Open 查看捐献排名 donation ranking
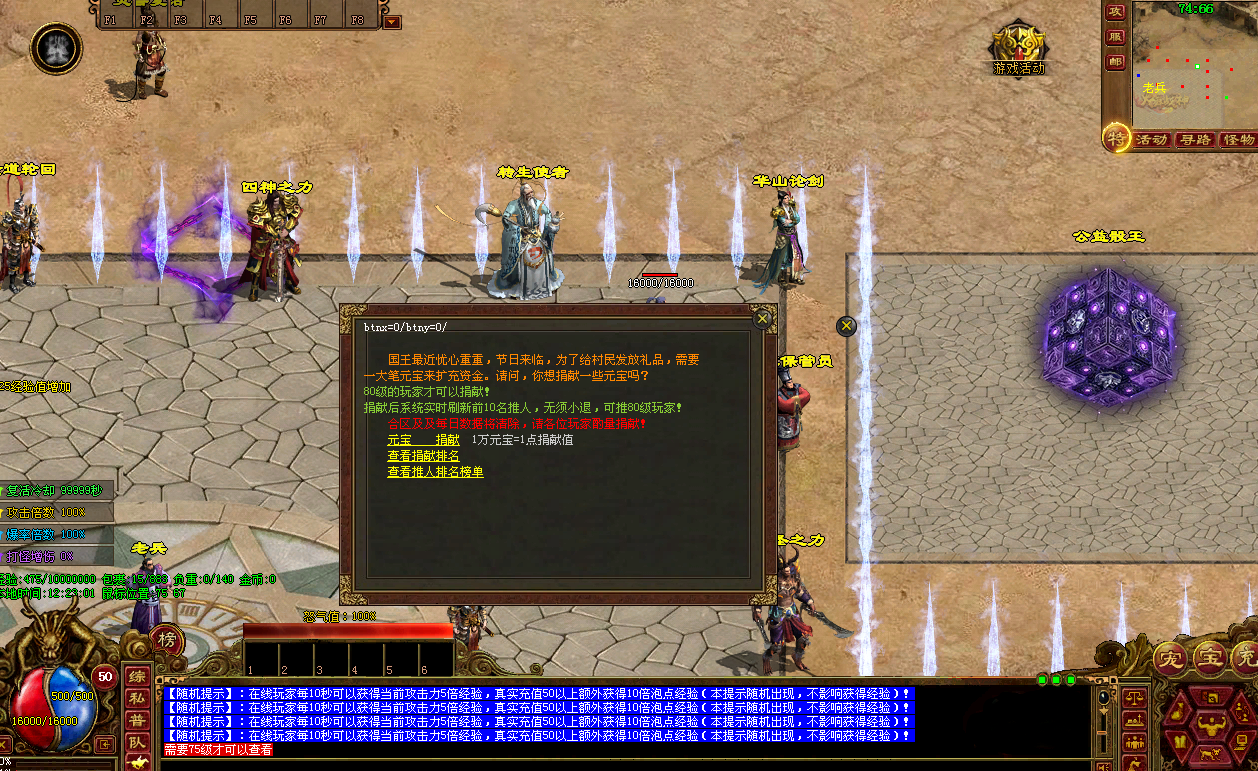This screenshot has height=771, width=1258. tap(423, 455)
